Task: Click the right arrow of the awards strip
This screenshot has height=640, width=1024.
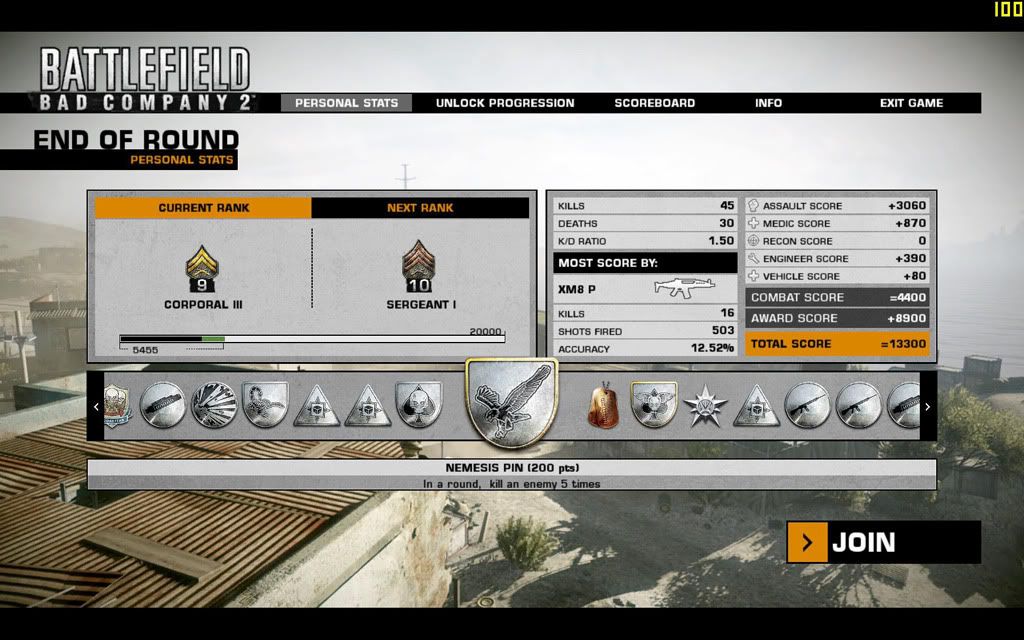Action: 928,407
